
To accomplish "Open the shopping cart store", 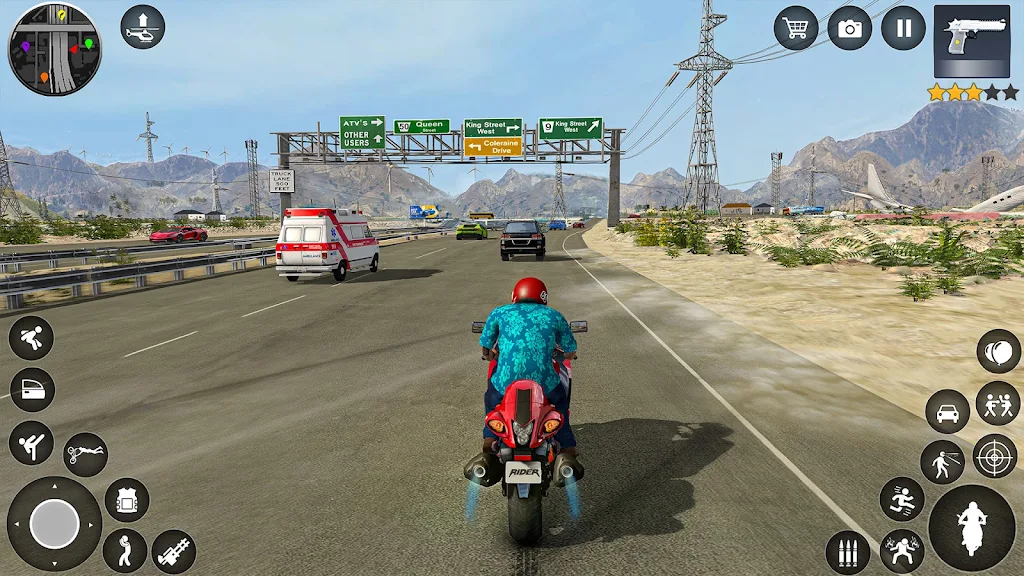I will (796, 28).
